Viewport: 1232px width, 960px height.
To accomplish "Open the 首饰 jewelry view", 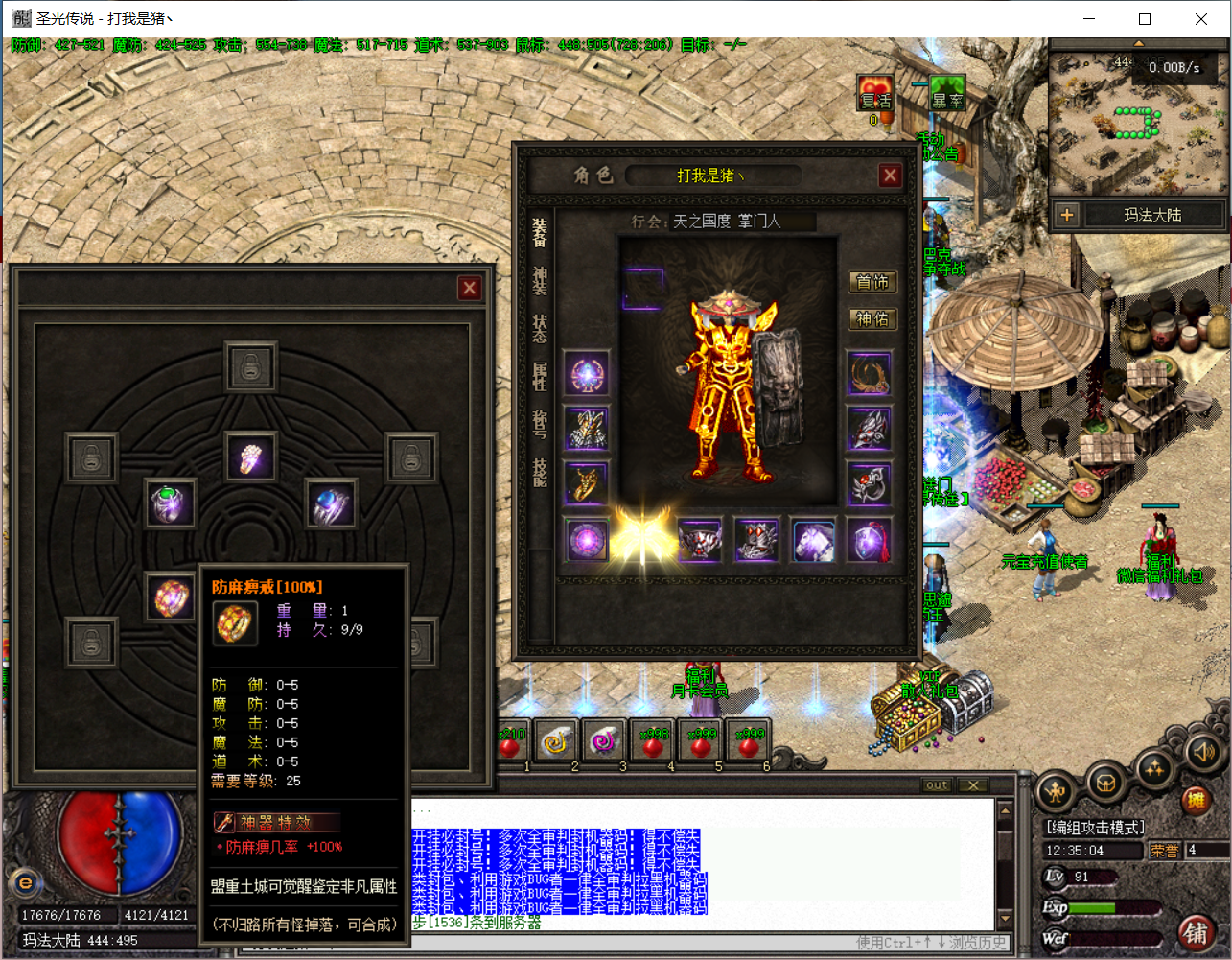I will click(872, 282).
